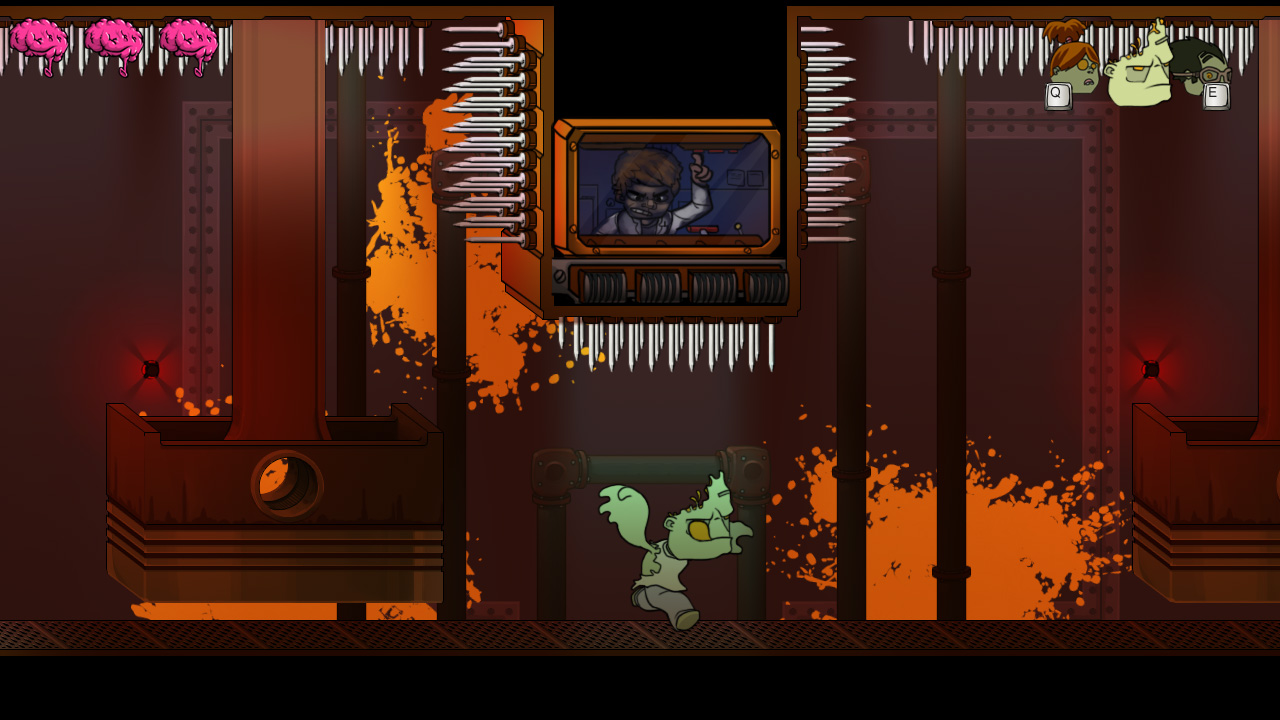Screen dimensions: 1280x720
Task: Click the yellow lever inside the scientist's cabin
Action: tap(740, 227)
